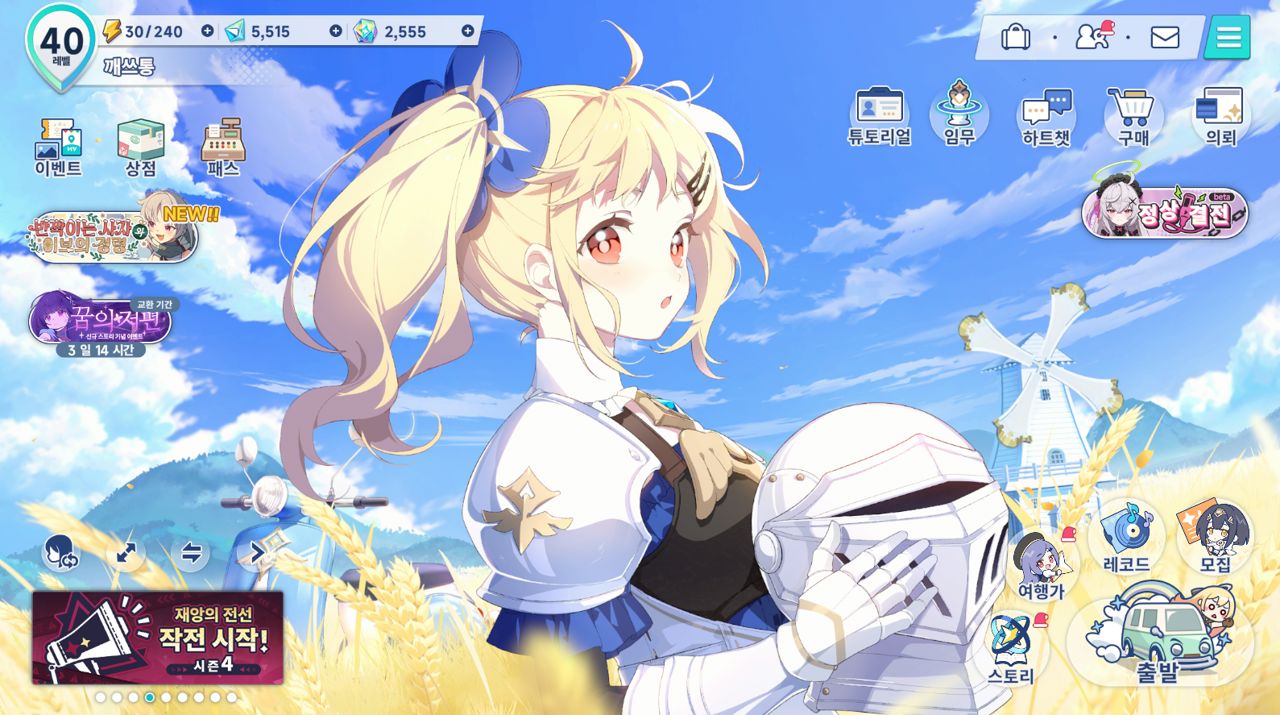The image size is (1280, 715).
Task: Open the 상점 shop
Action: tap(141, 146)
